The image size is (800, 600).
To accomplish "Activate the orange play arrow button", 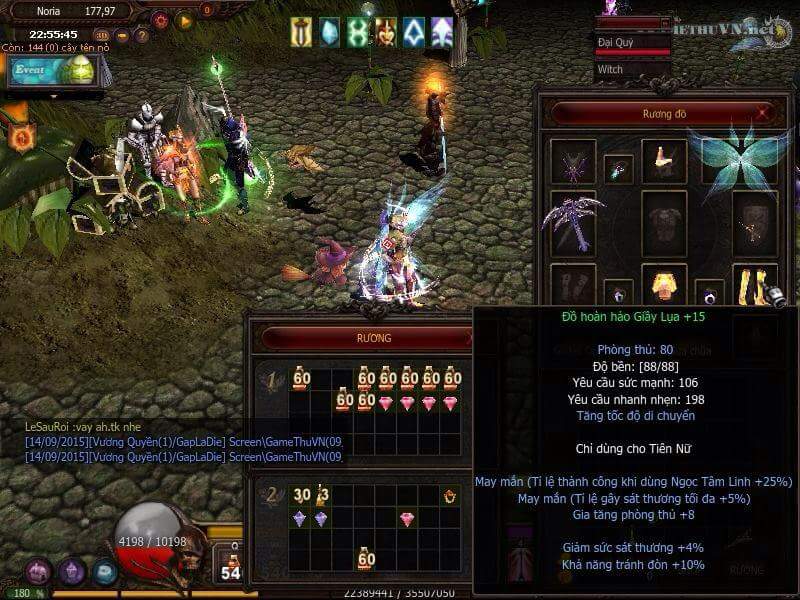I will (x=184, y=20).
